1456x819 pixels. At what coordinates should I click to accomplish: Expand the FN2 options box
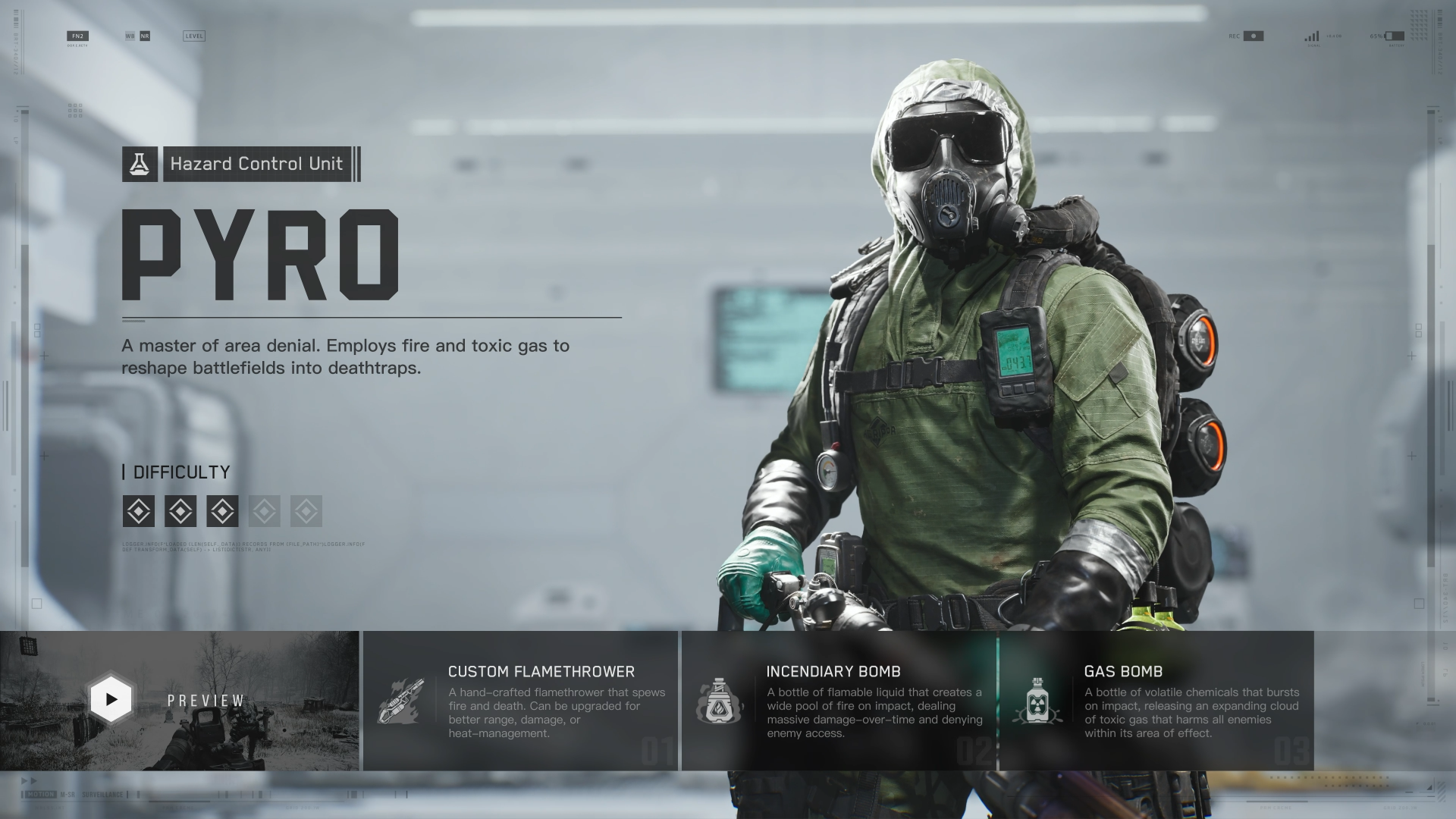(78, 35)
